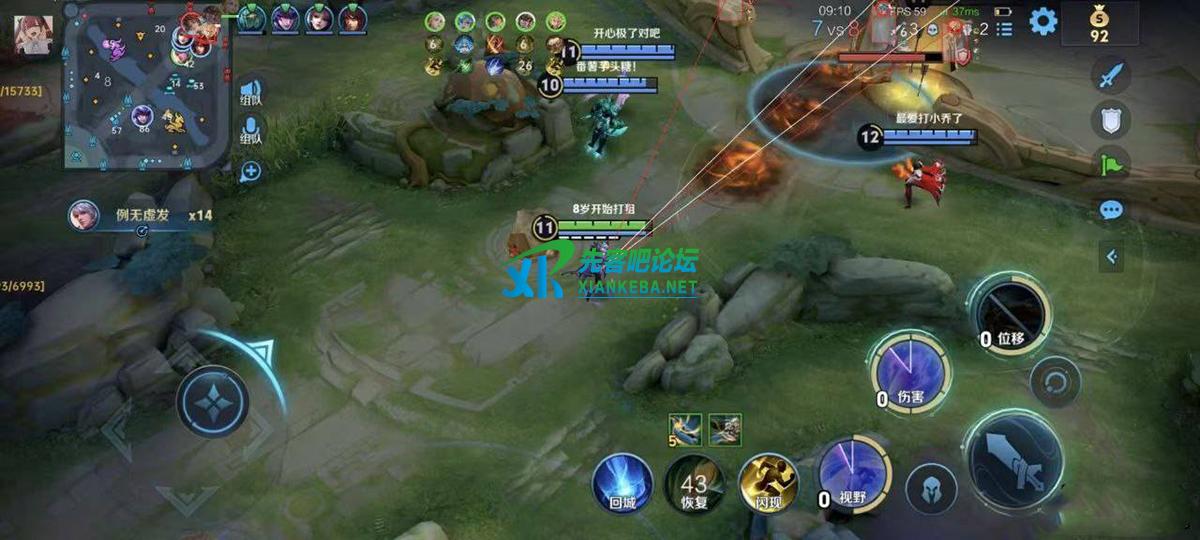This screenshot has width=1200, height=540.
Task: Open the settings gear menu
Action: point(1043,21)
